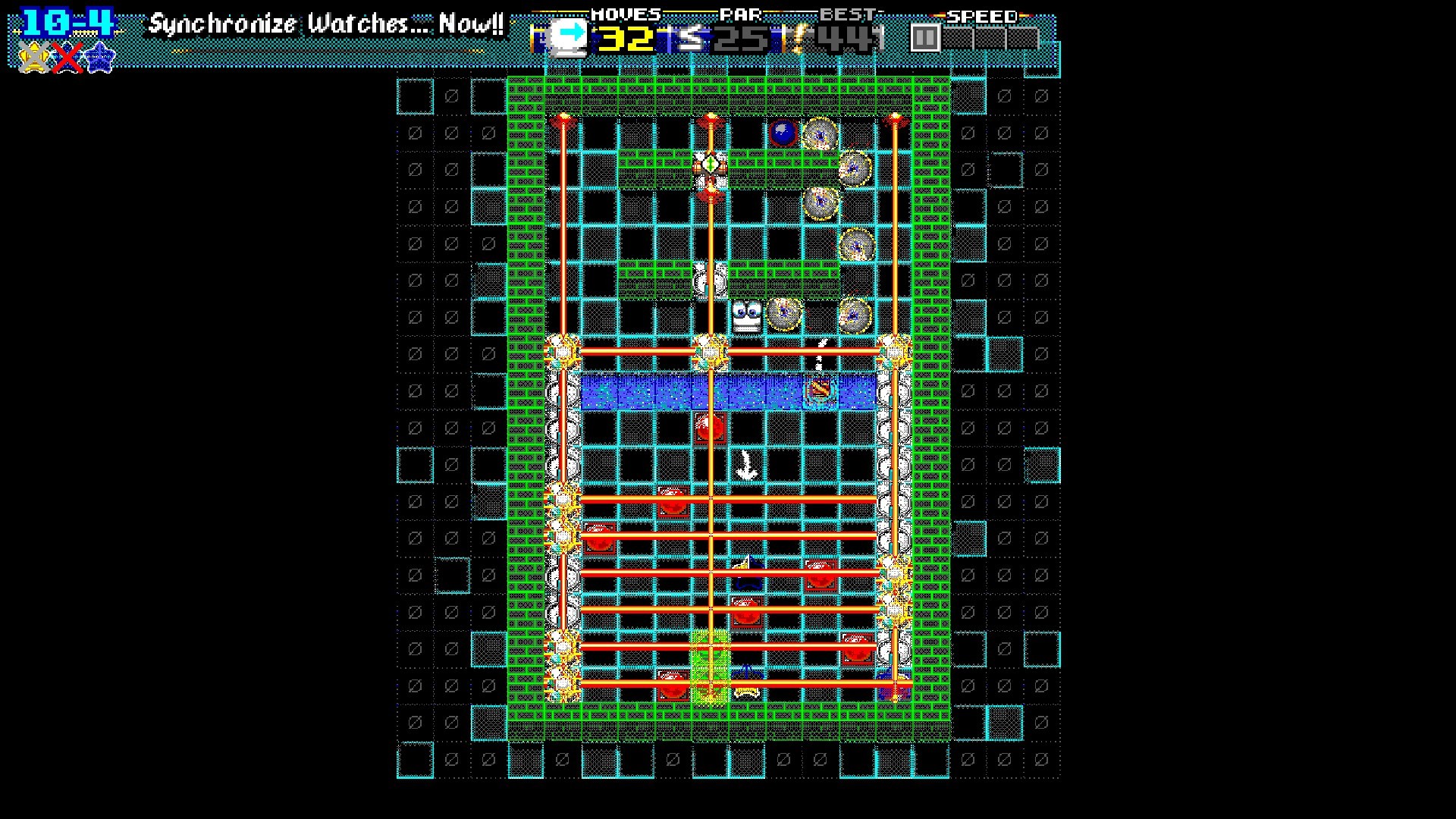1456x819 pixels.
Task: Click the white downward arrow tile mid-board
Action: click(746, 463)
